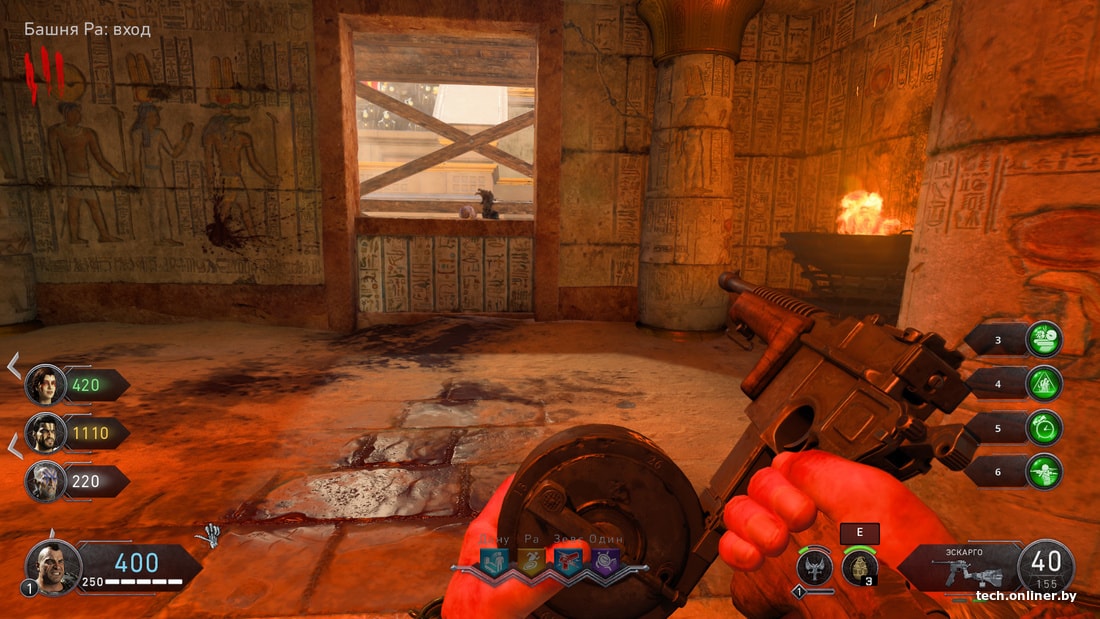The image size is (1100, 619).
Task: Select the Danu perk icon
Action: coord(493,562)
